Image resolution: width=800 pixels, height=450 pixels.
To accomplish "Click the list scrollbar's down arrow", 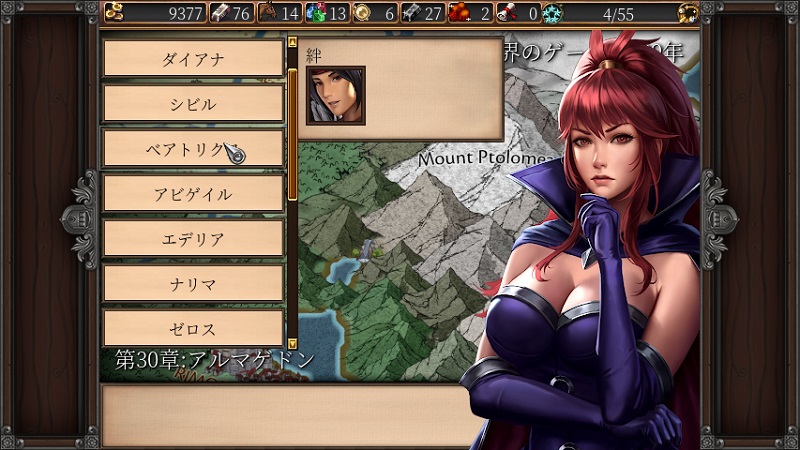I will 292,343.
